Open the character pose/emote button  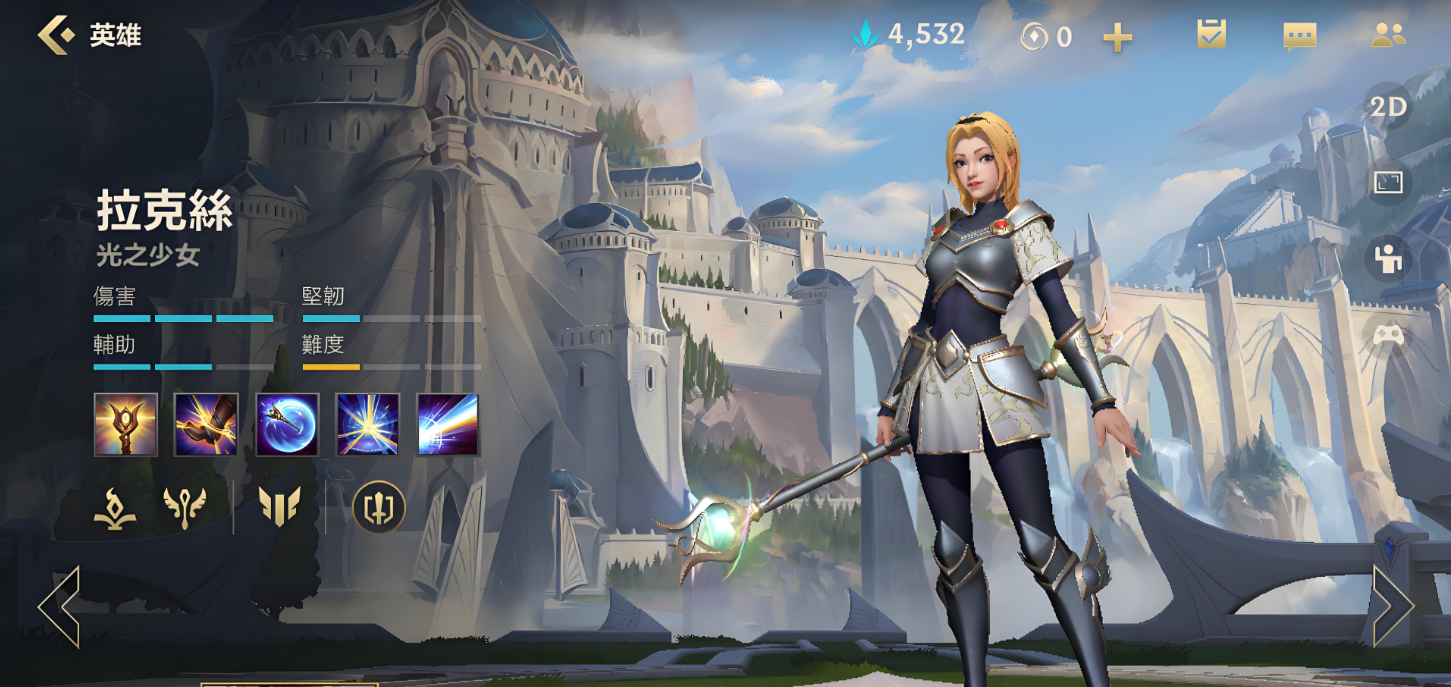click(1388, 259)
